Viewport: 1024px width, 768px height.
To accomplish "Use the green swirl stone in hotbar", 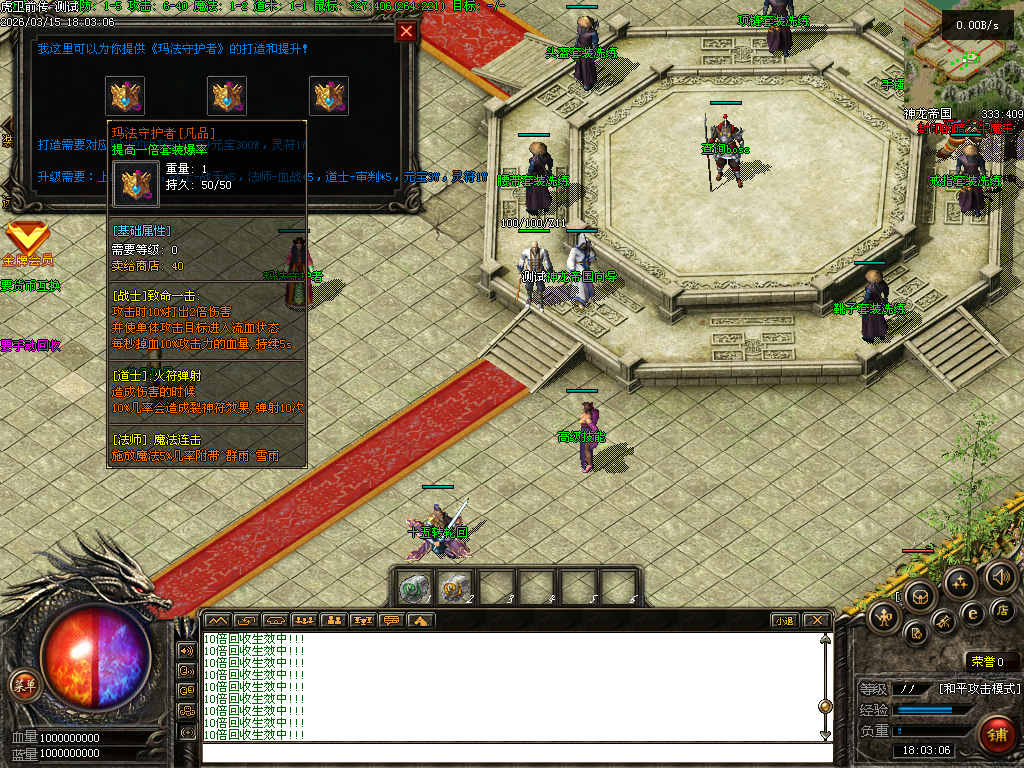I will pos(413,588).
